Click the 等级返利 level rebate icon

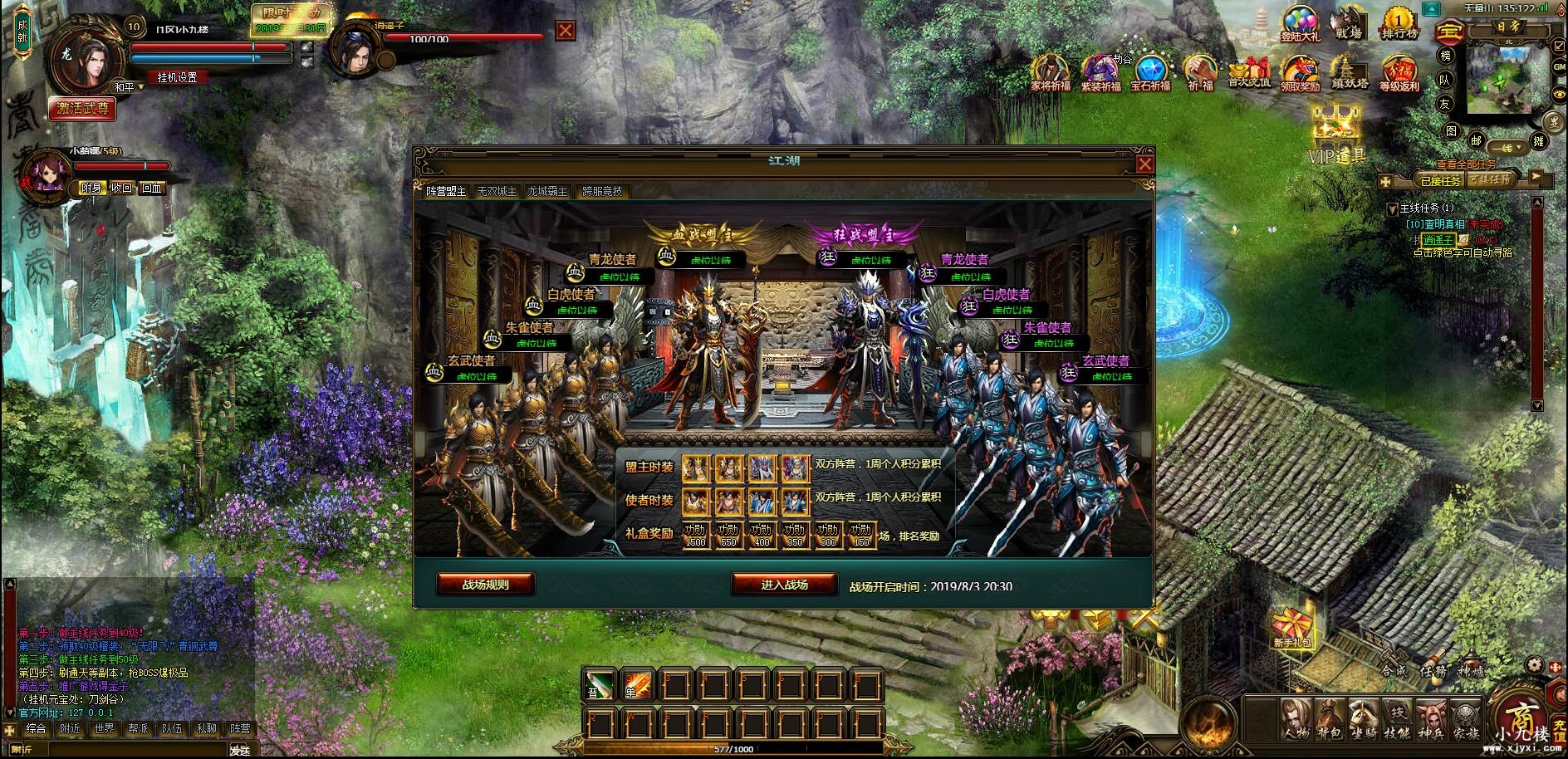[x=1399, y=71]
